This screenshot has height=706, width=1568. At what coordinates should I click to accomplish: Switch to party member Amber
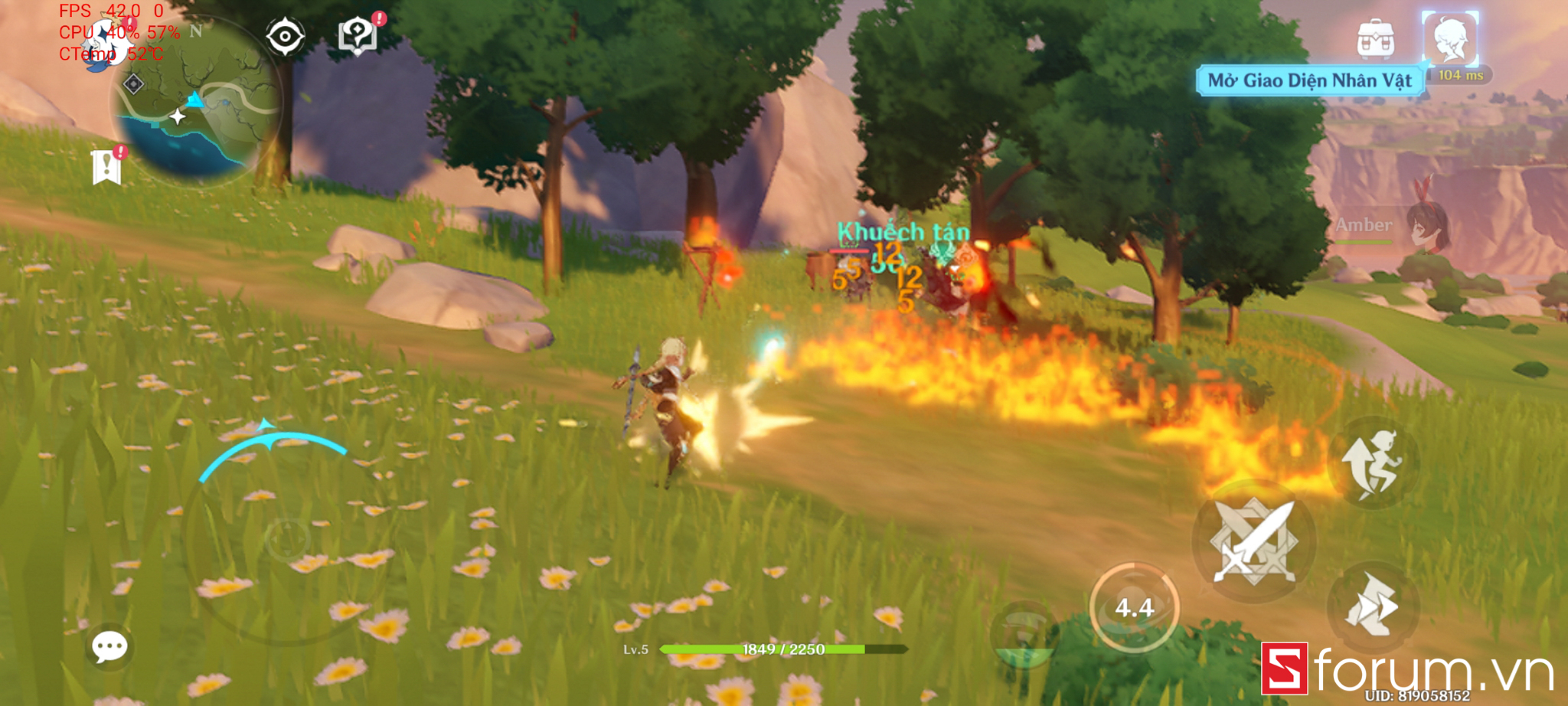(x=1424, y=227)
